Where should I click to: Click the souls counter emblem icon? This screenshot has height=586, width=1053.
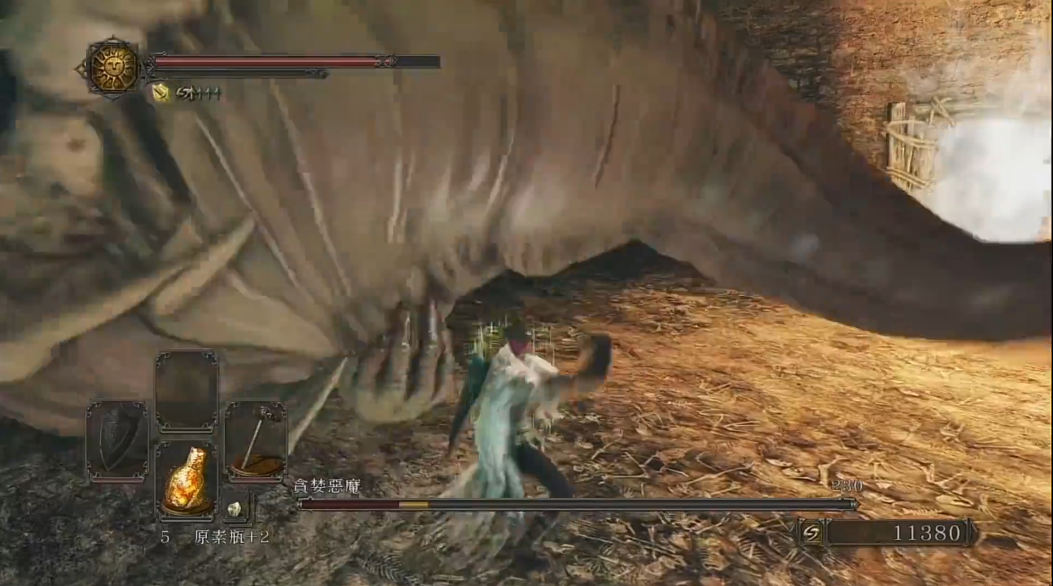(811, 532)
